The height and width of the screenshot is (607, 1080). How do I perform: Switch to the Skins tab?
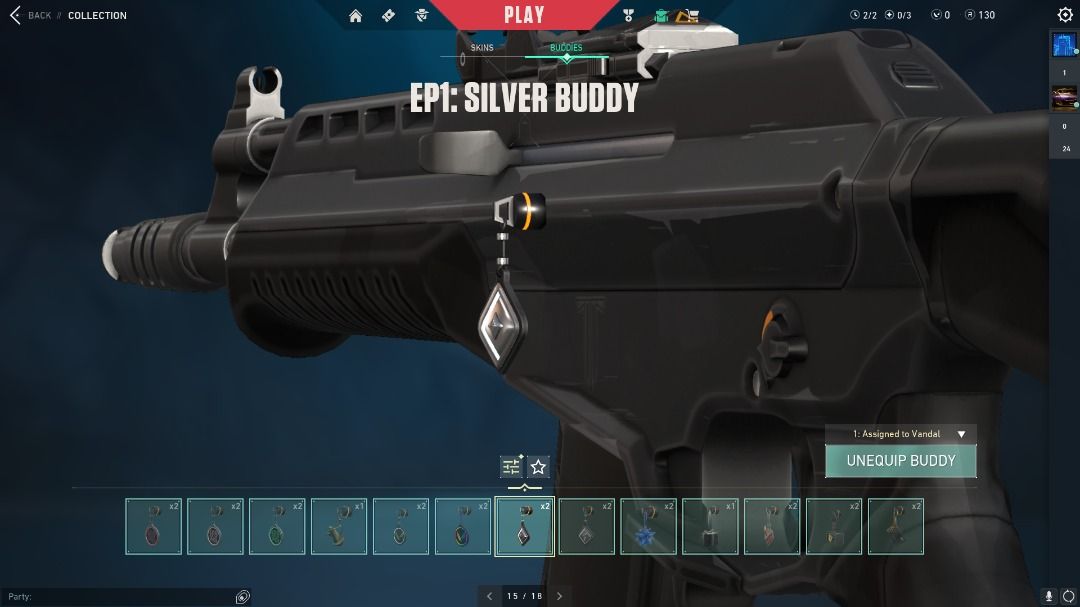pos(482,48)
